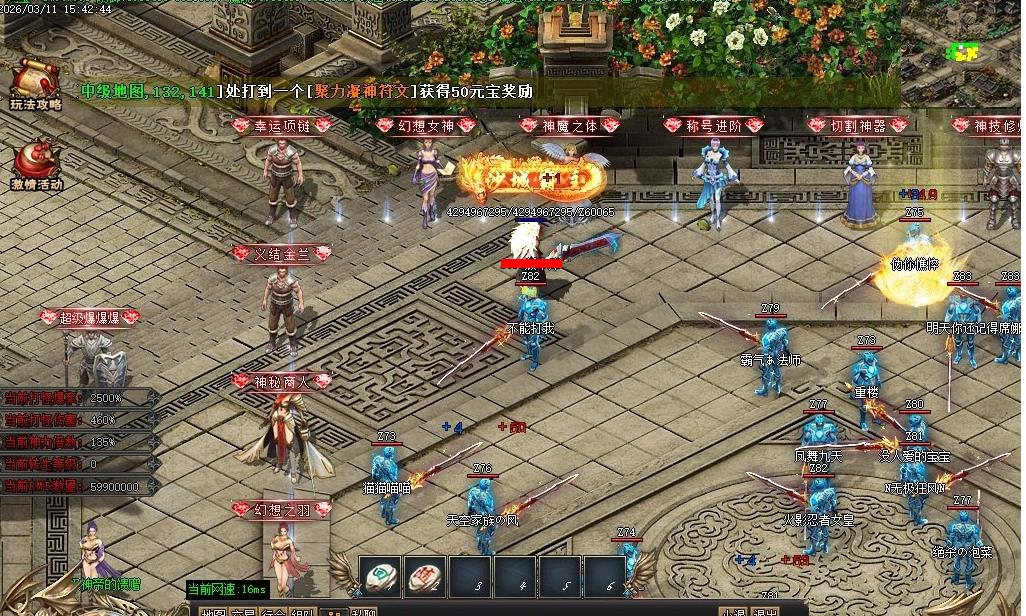Open the 交易 trade button
The image size is (1026, 616).
tap(243, 612)
